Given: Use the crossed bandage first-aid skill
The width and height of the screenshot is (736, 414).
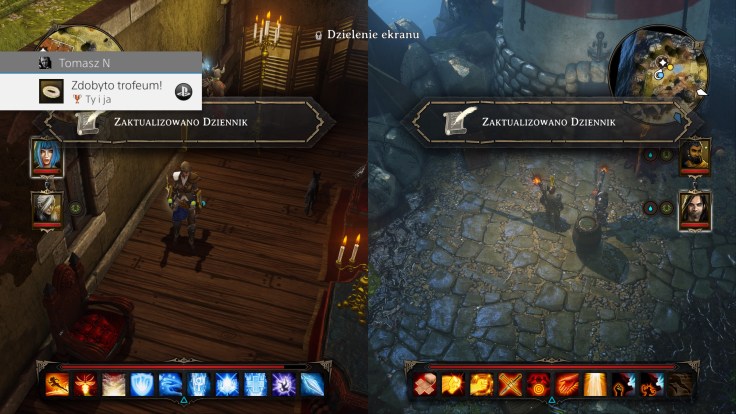Looking at the screenshot, I should [425, 384].
